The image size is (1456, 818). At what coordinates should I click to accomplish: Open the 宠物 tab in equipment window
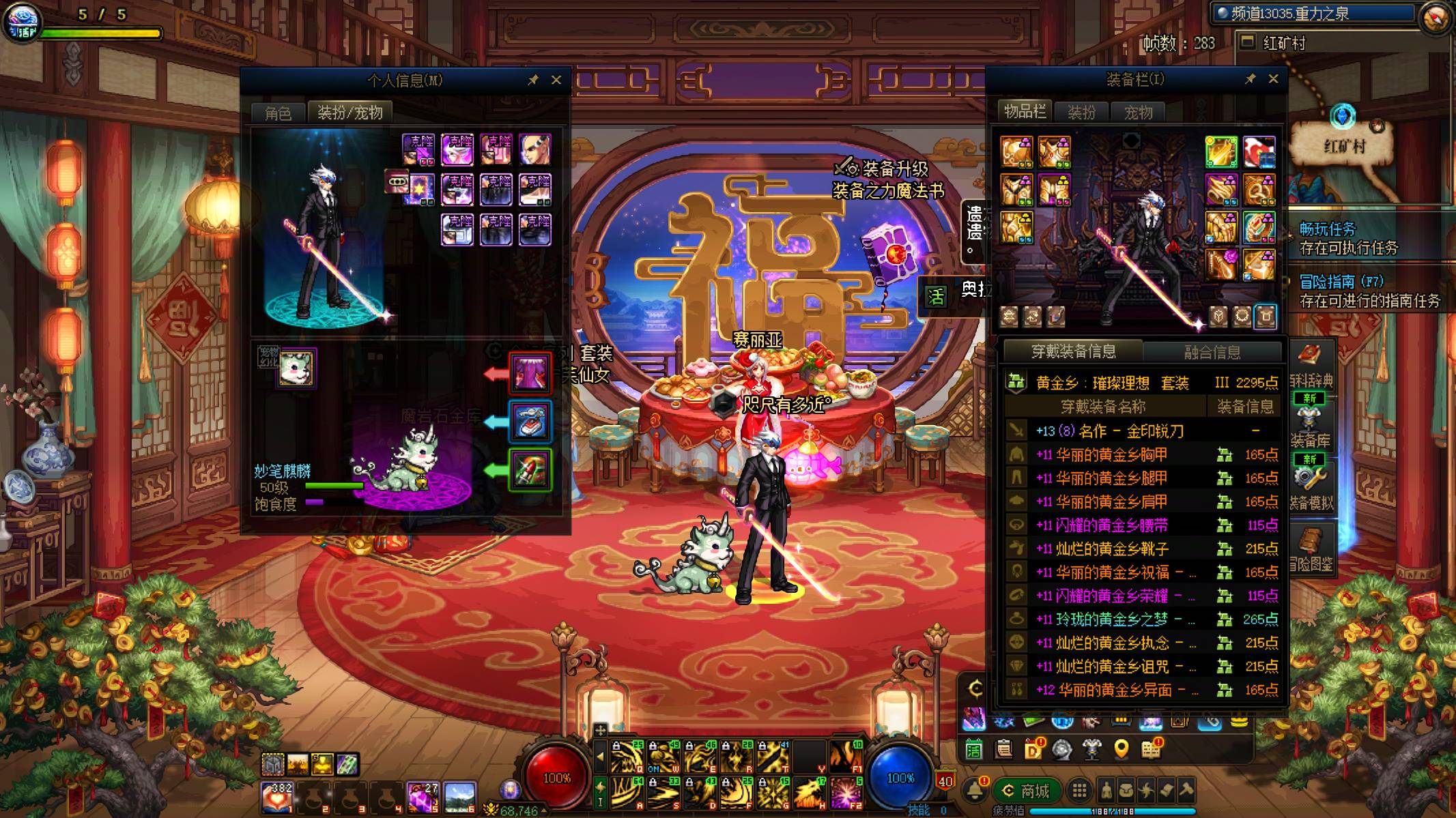[x=1138, y=113]
